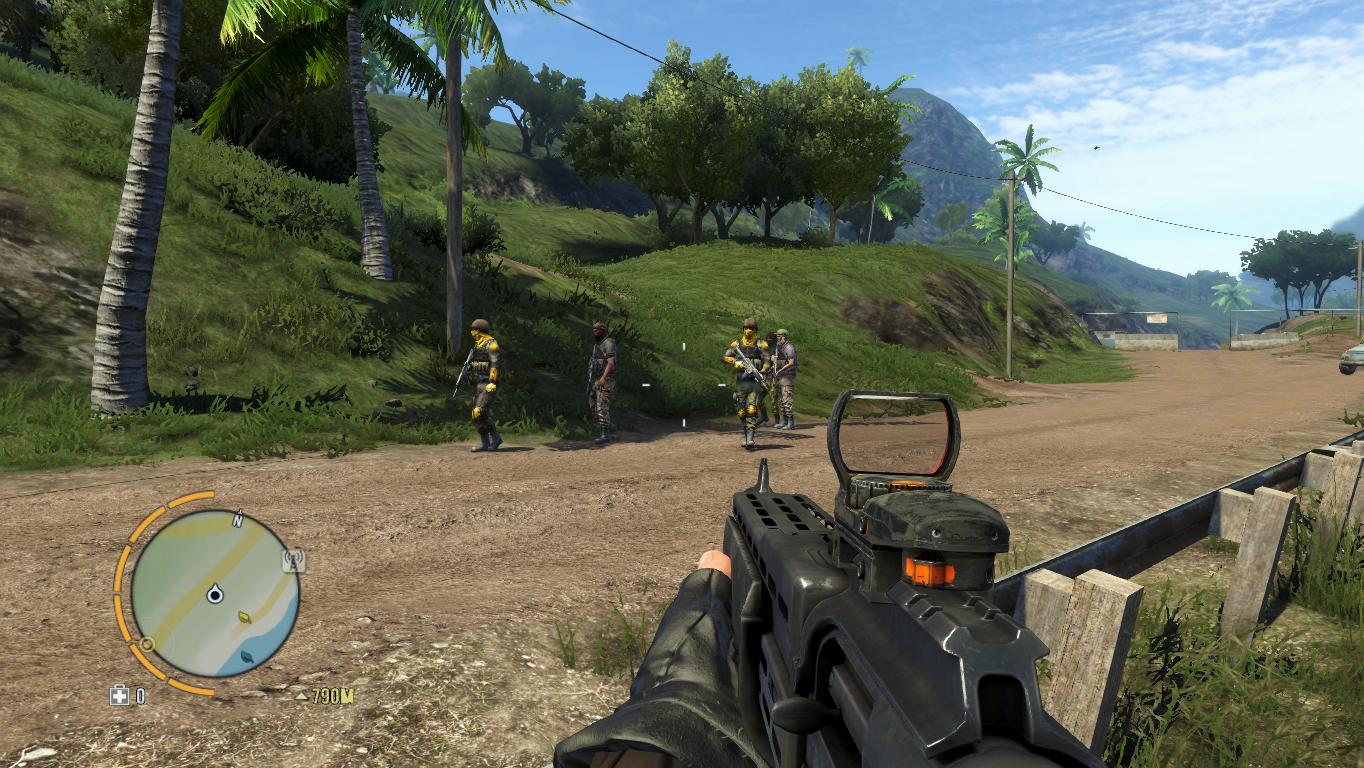Select the radio tower icon on minimap
This screenshot has height=768, width=1364.
(x=293, y=559)
